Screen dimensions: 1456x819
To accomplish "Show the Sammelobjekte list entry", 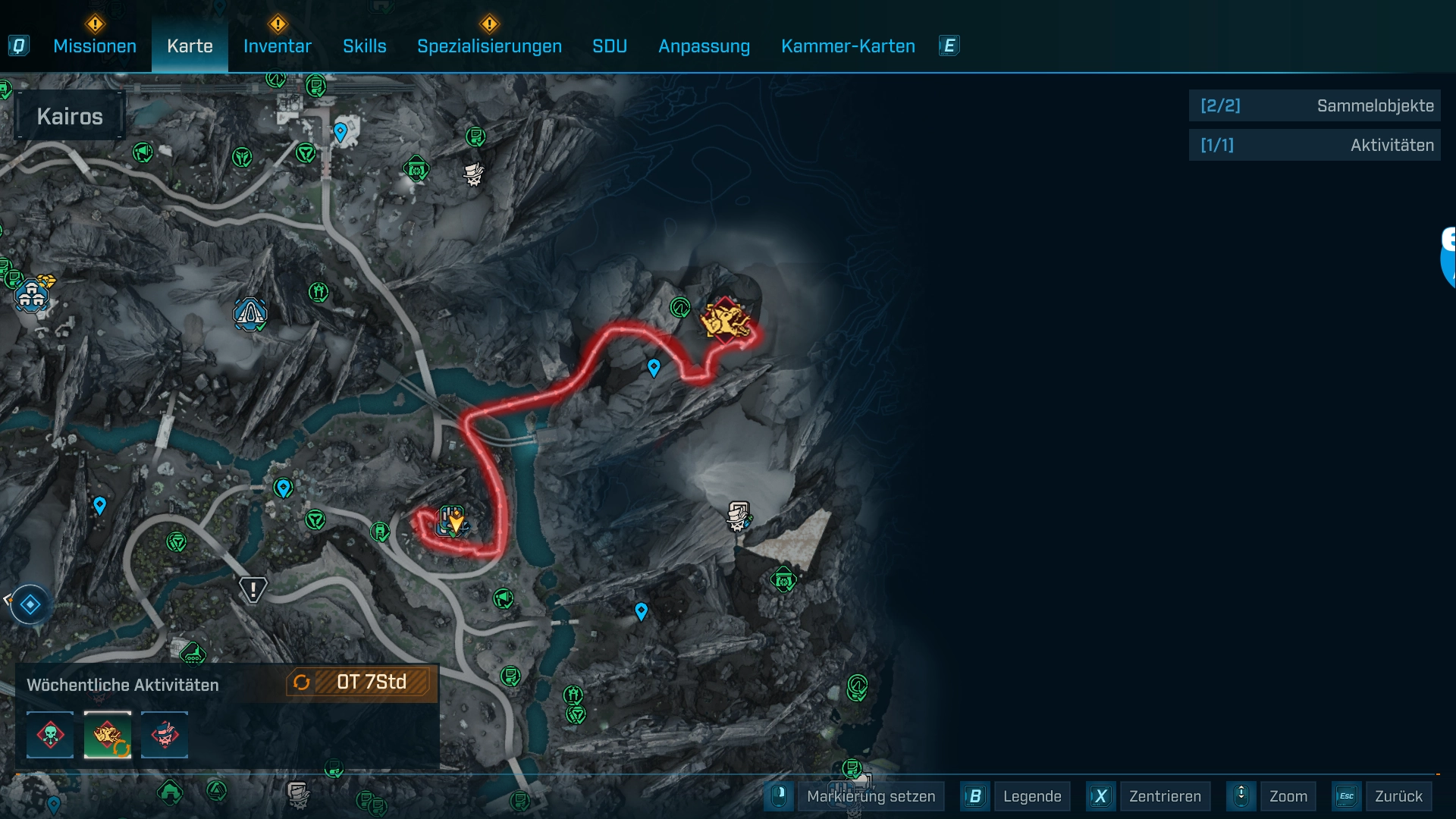I will (1314, 106).
